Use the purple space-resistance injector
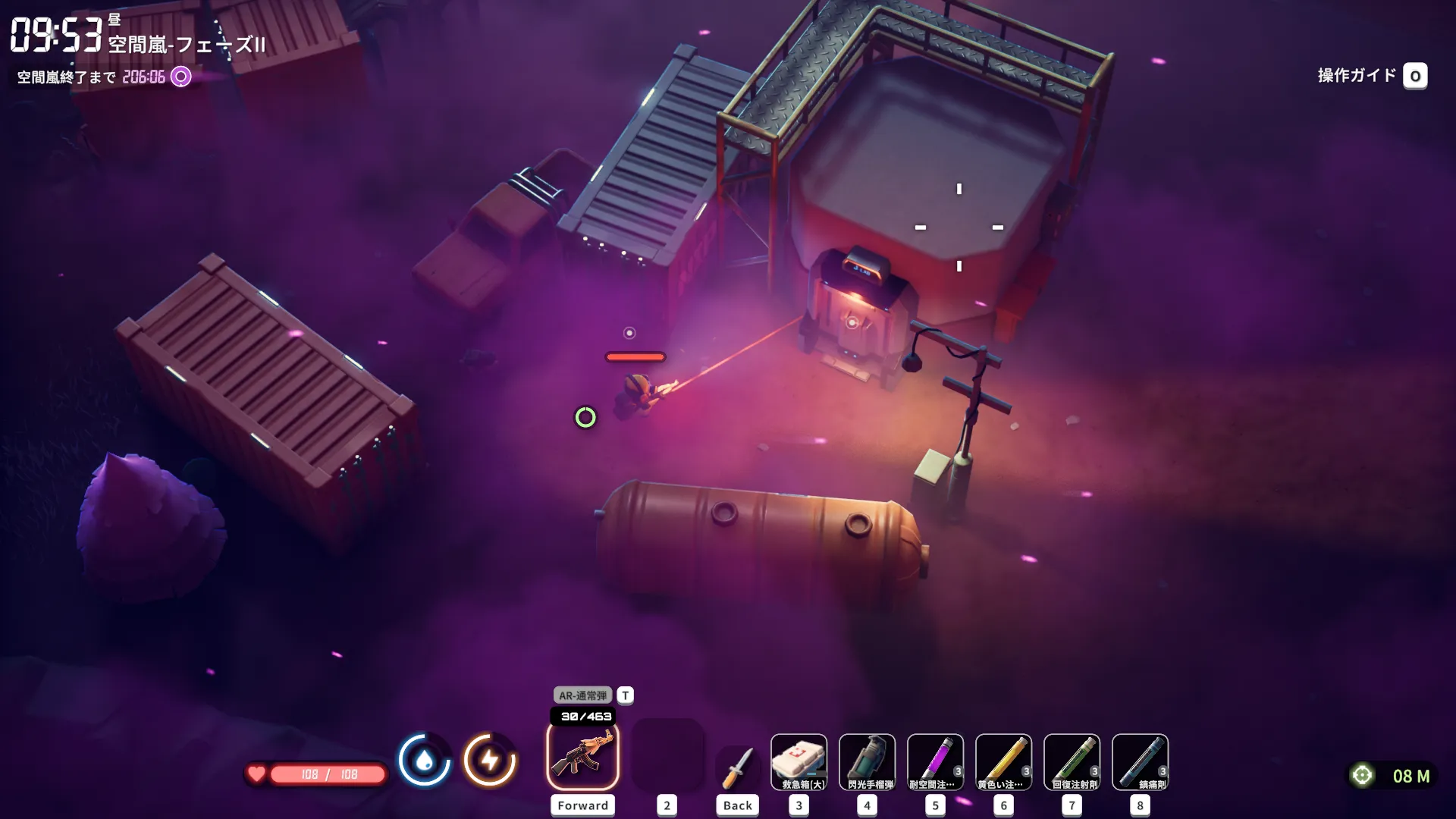Screen dimensions: 1456x819 [x=935, y=761]
